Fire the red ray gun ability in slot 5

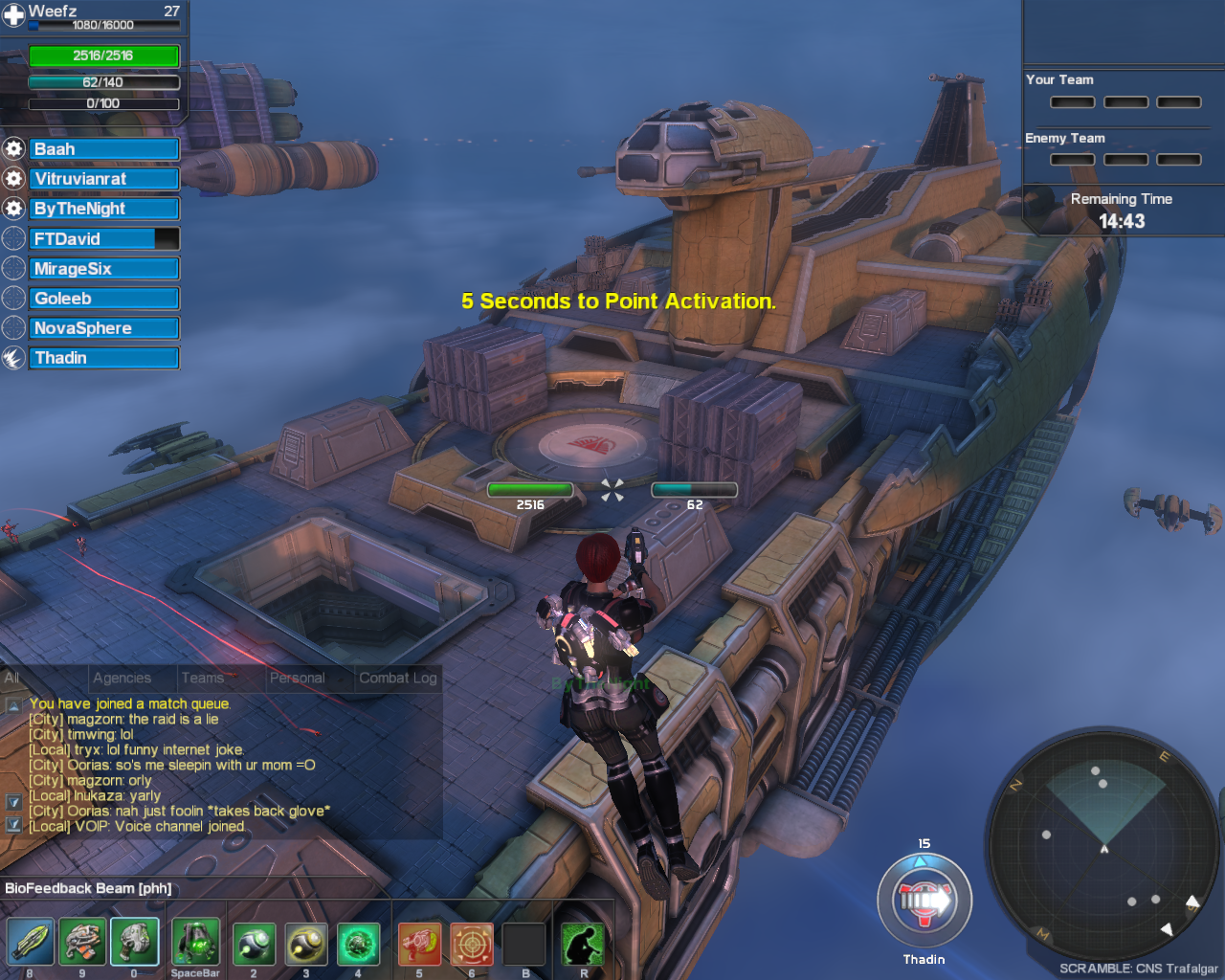(x=419, y=945)
